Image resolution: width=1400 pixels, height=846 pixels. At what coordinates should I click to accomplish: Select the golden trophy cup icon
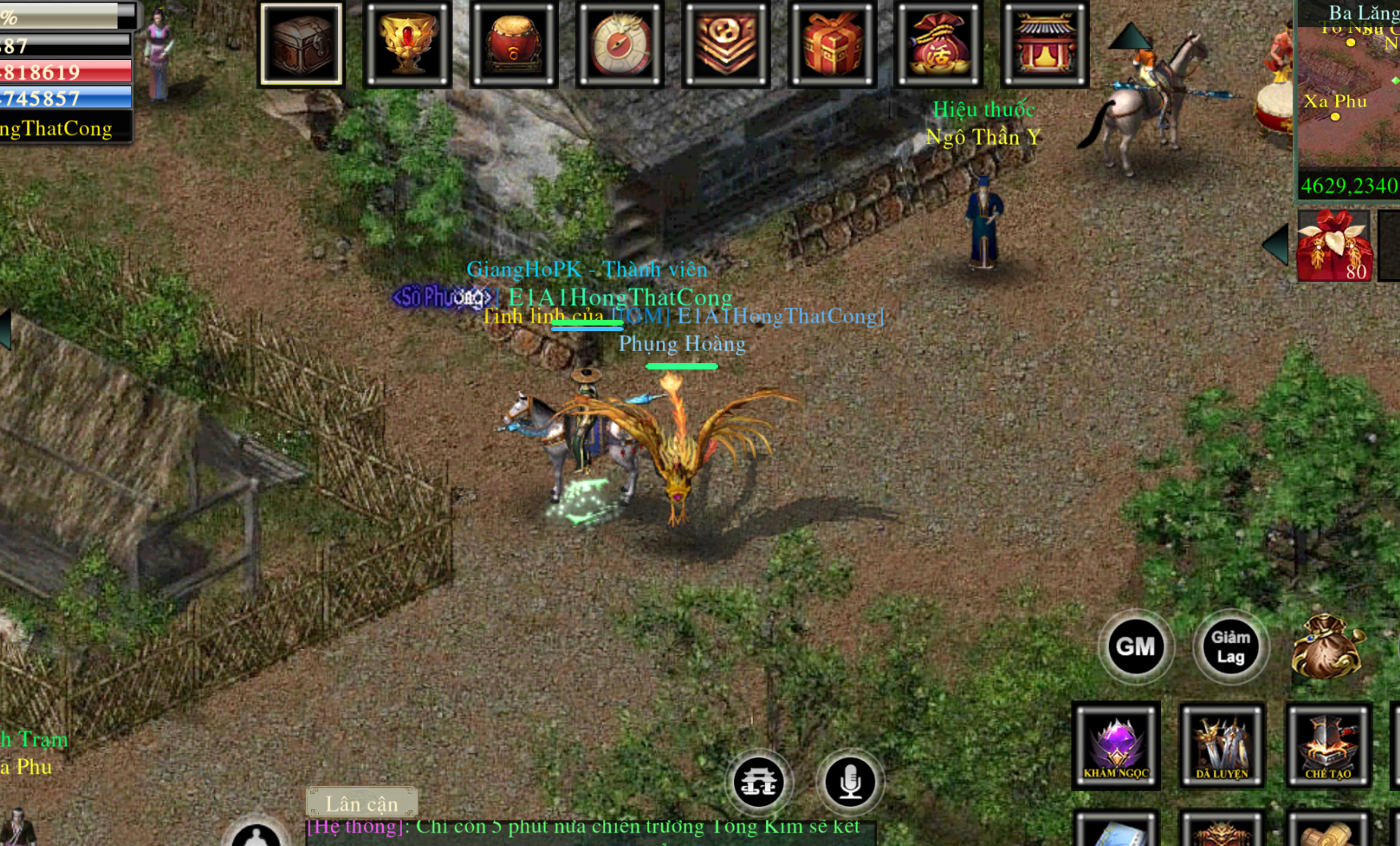click(407, 44)
